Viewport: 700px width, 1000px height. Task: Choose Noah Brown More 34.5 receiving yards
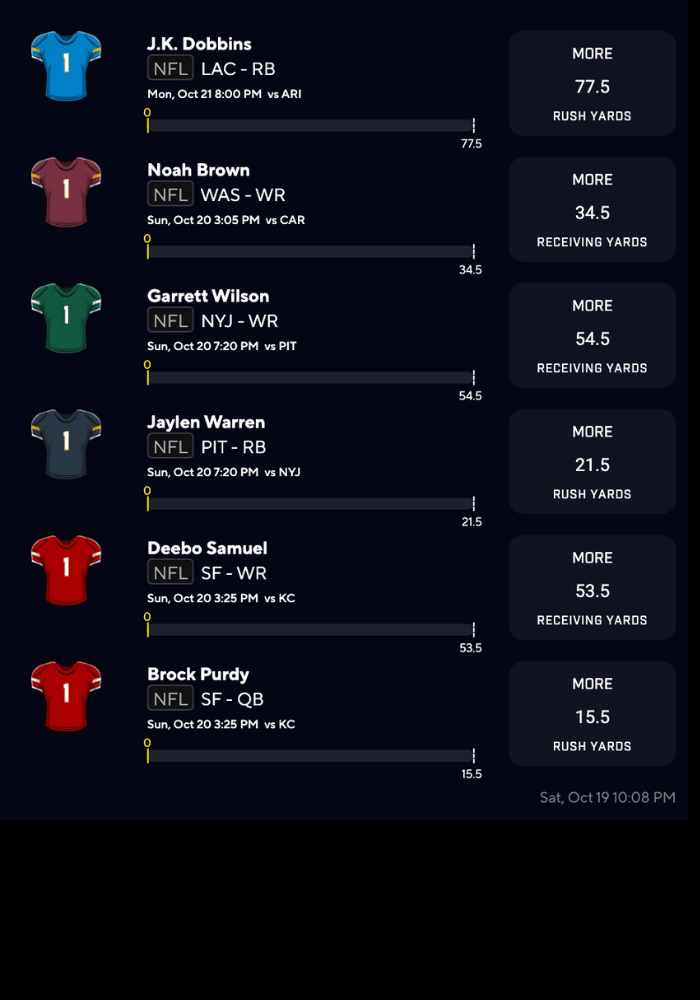(x=592, y=209)
